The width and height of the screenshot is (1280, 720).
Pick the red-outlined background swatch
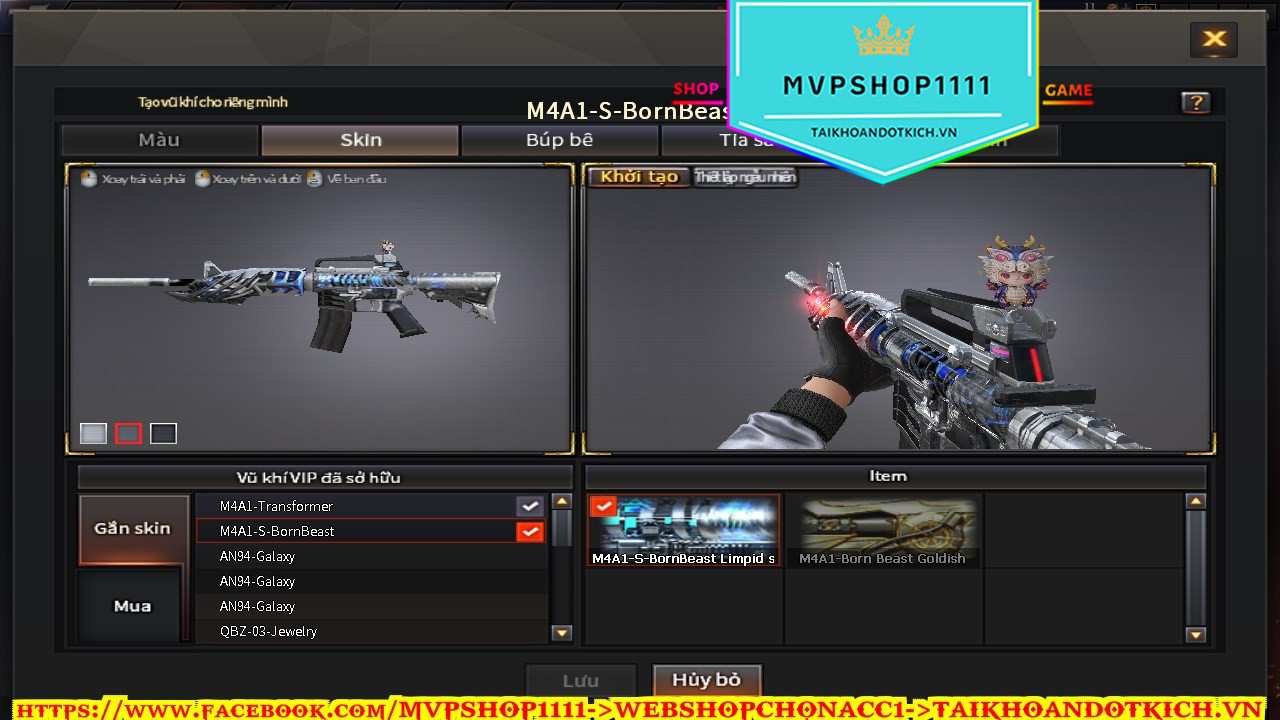coord(128,433)
